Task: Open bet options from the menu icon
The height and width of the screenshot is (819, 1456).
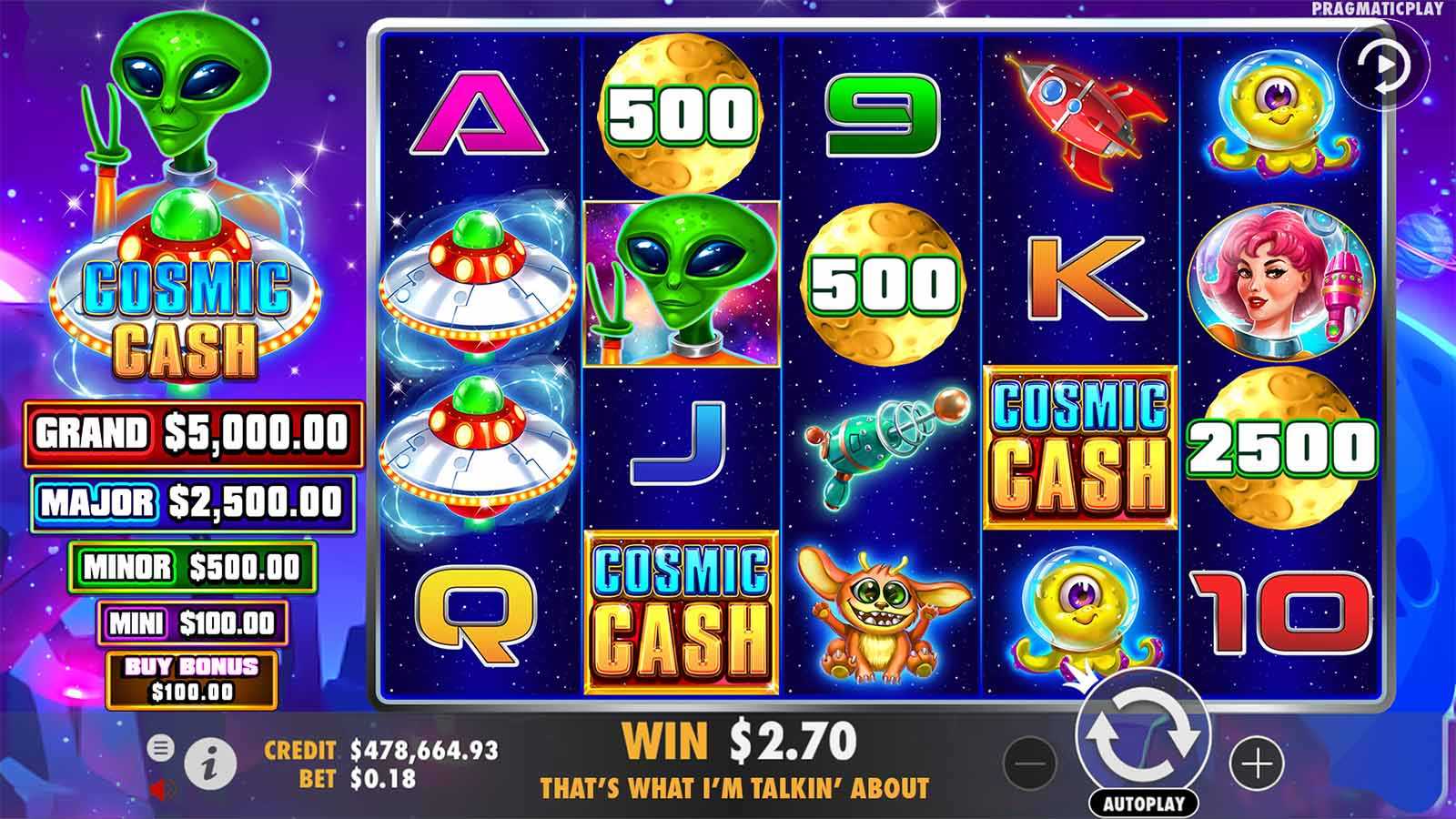Action: point(162,748)
